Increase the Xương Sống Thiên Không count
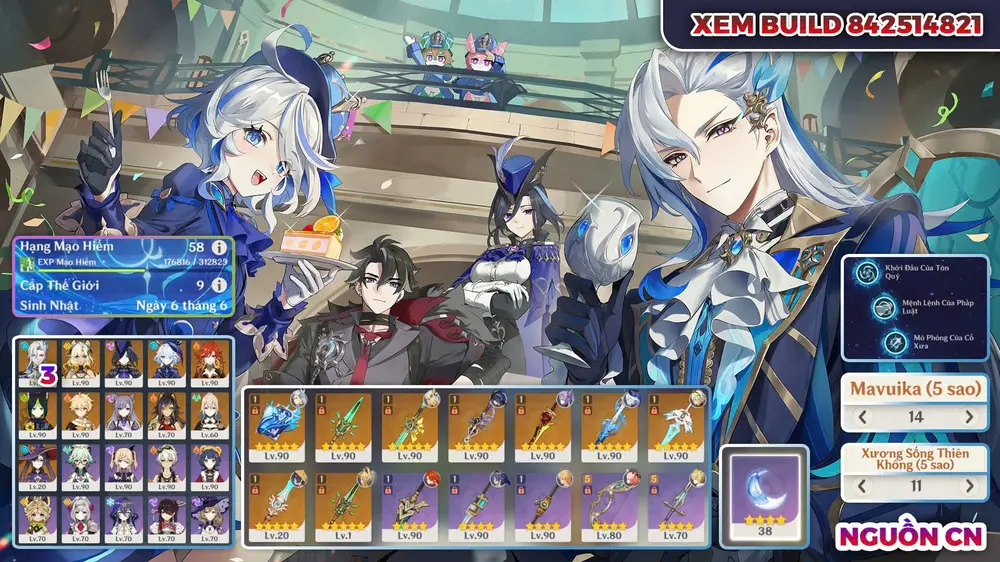This screenshot has width=1000, height=562. click(x=968, y=486)
